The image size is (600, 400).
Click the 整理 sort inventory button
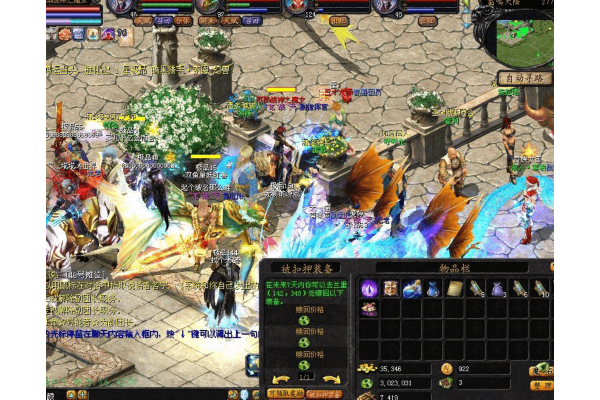[541, 384]
